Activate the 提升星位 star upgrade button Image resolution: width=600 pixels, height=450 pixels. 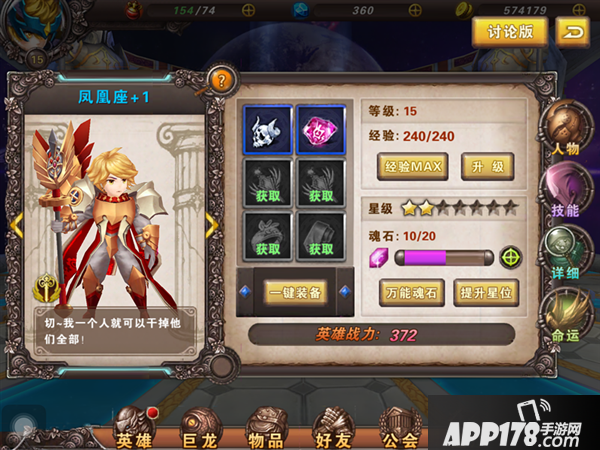(x=486, y=292)
